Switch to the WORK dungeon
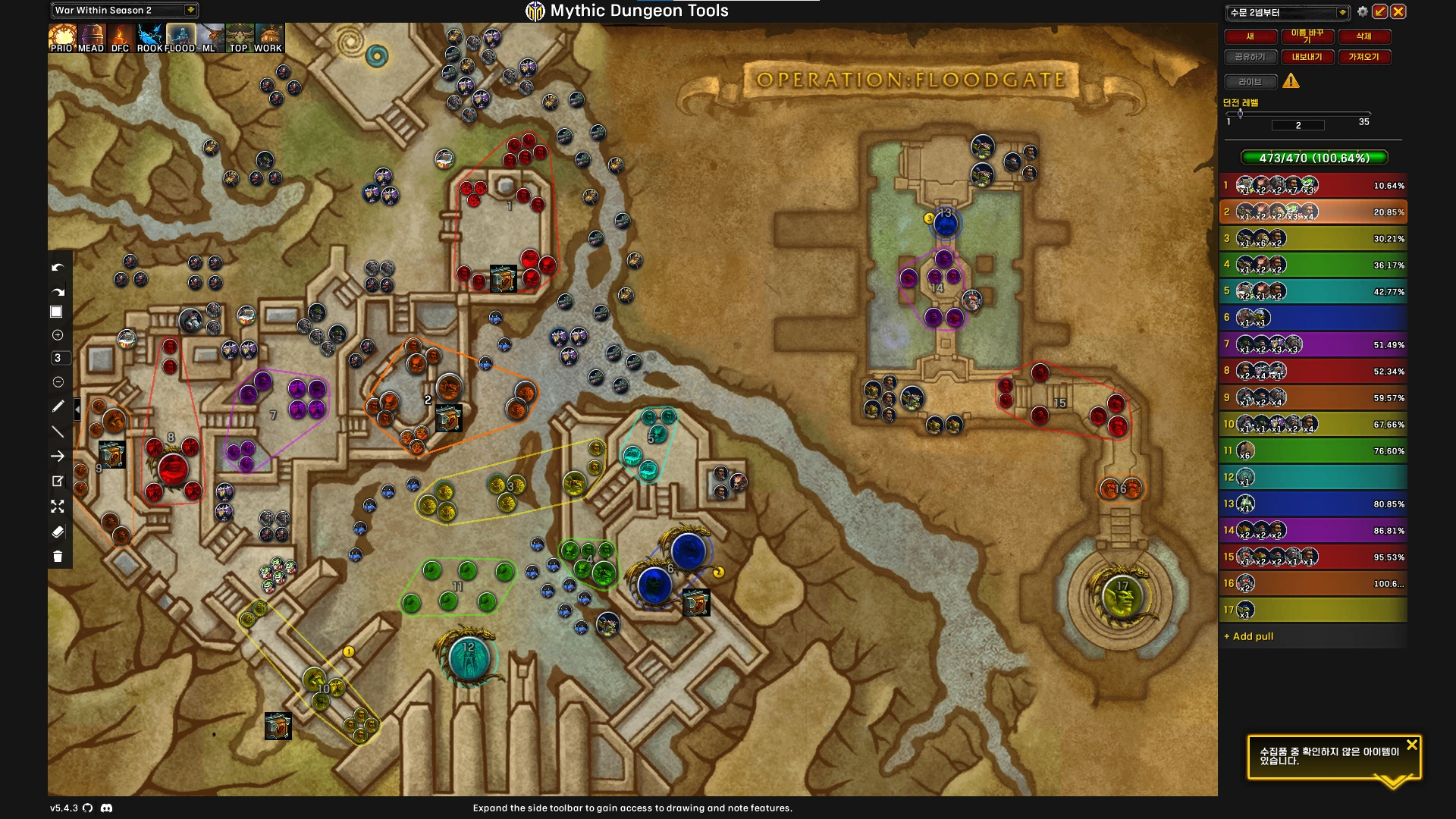This screenshot has width=1456, height=819. [268, 37]
